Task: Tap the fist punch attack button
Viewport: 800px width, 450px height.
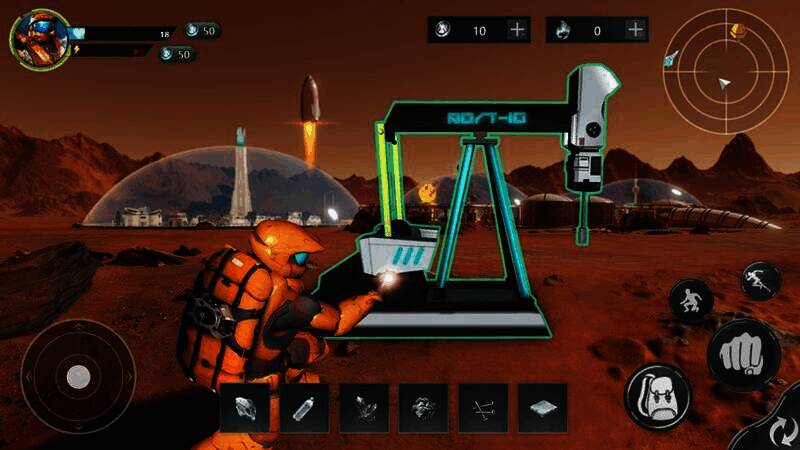Action: pos(744,355)
